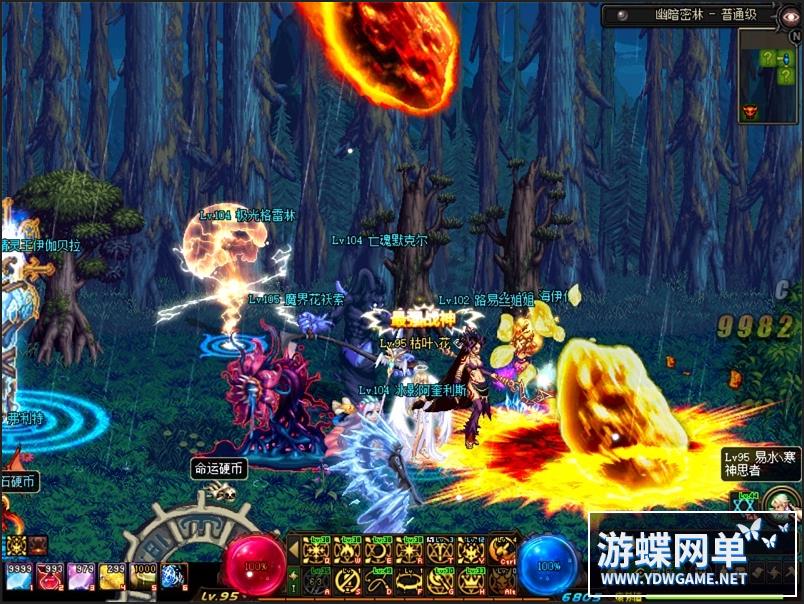
Task: Click the dark red buff icon above the quick slots
Action: pyautogui.click(x=38, y=545)
